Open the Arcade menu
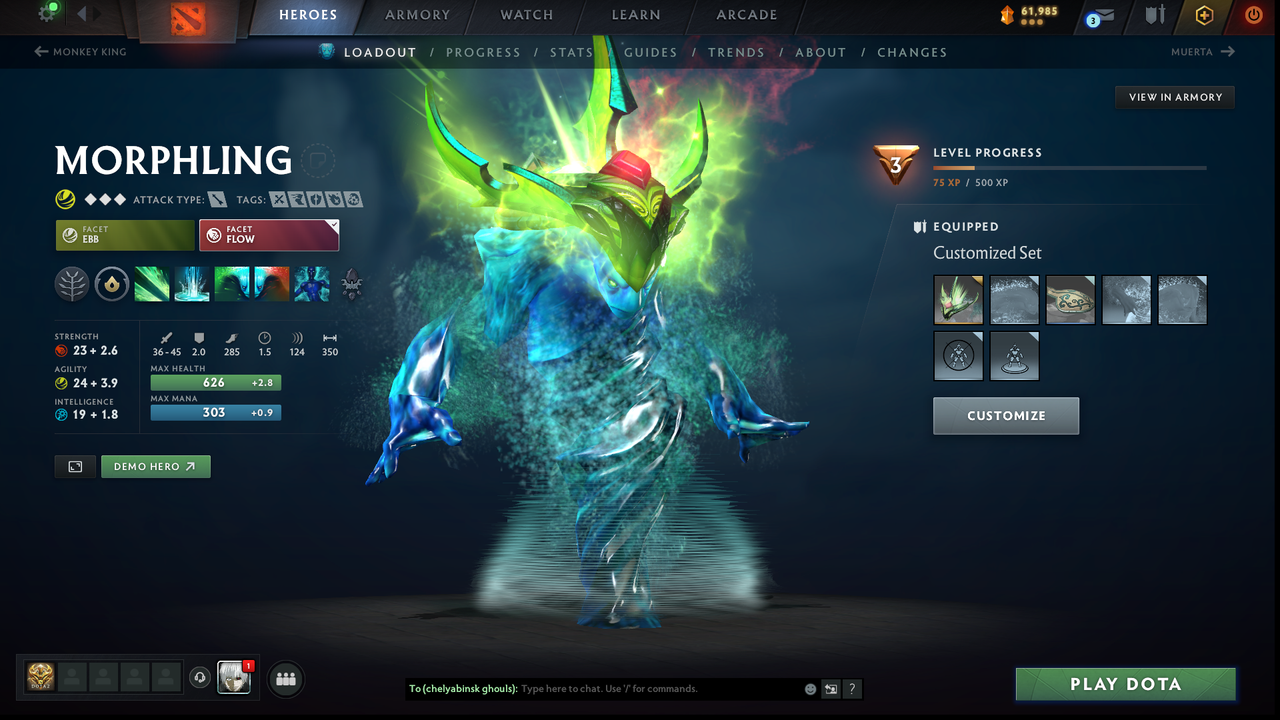Image resolution: width=1280 pixels, height=720 pixels. coord(746,15)
